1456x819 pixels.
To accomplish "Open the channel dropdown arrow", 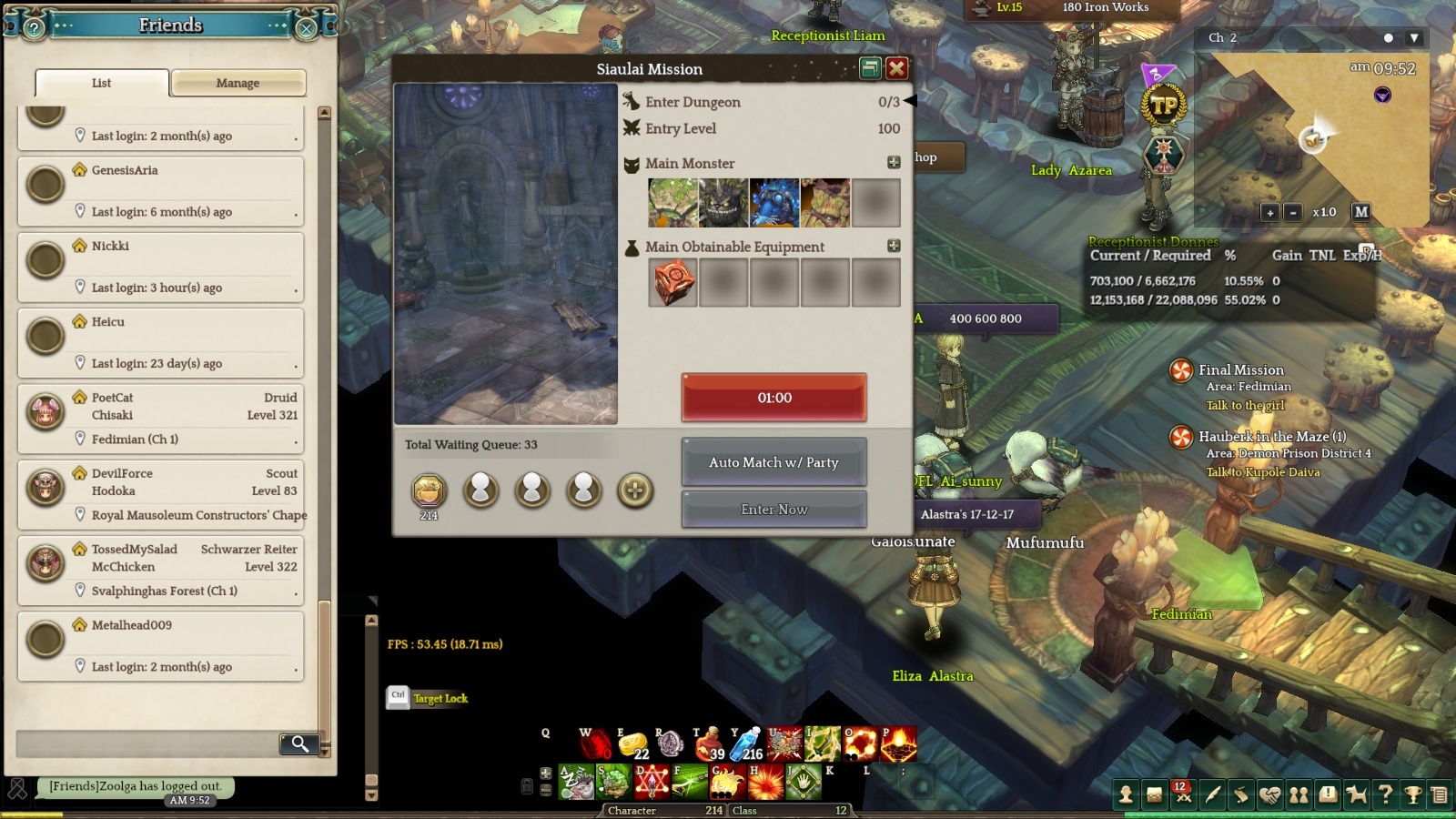I will (1413, 38).
